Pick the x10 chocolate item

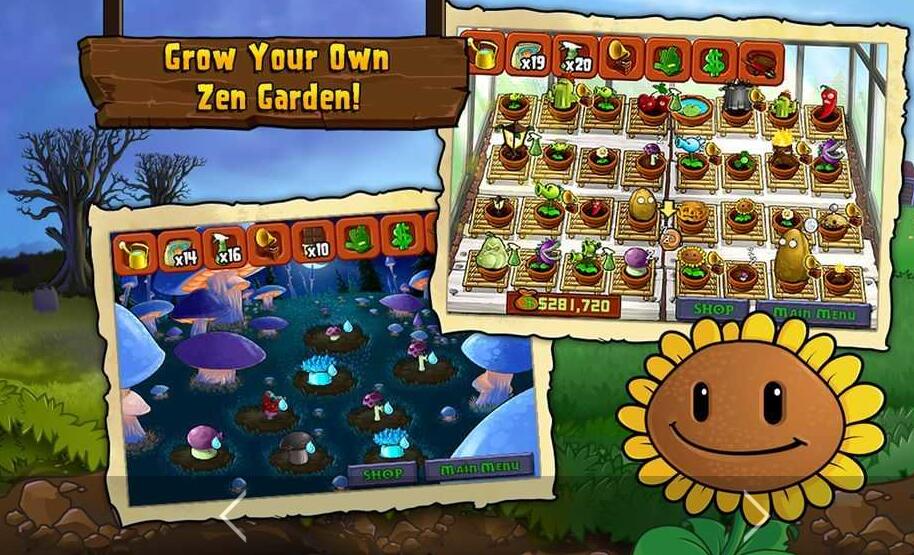pyautogui.click(x=312, y=241)
